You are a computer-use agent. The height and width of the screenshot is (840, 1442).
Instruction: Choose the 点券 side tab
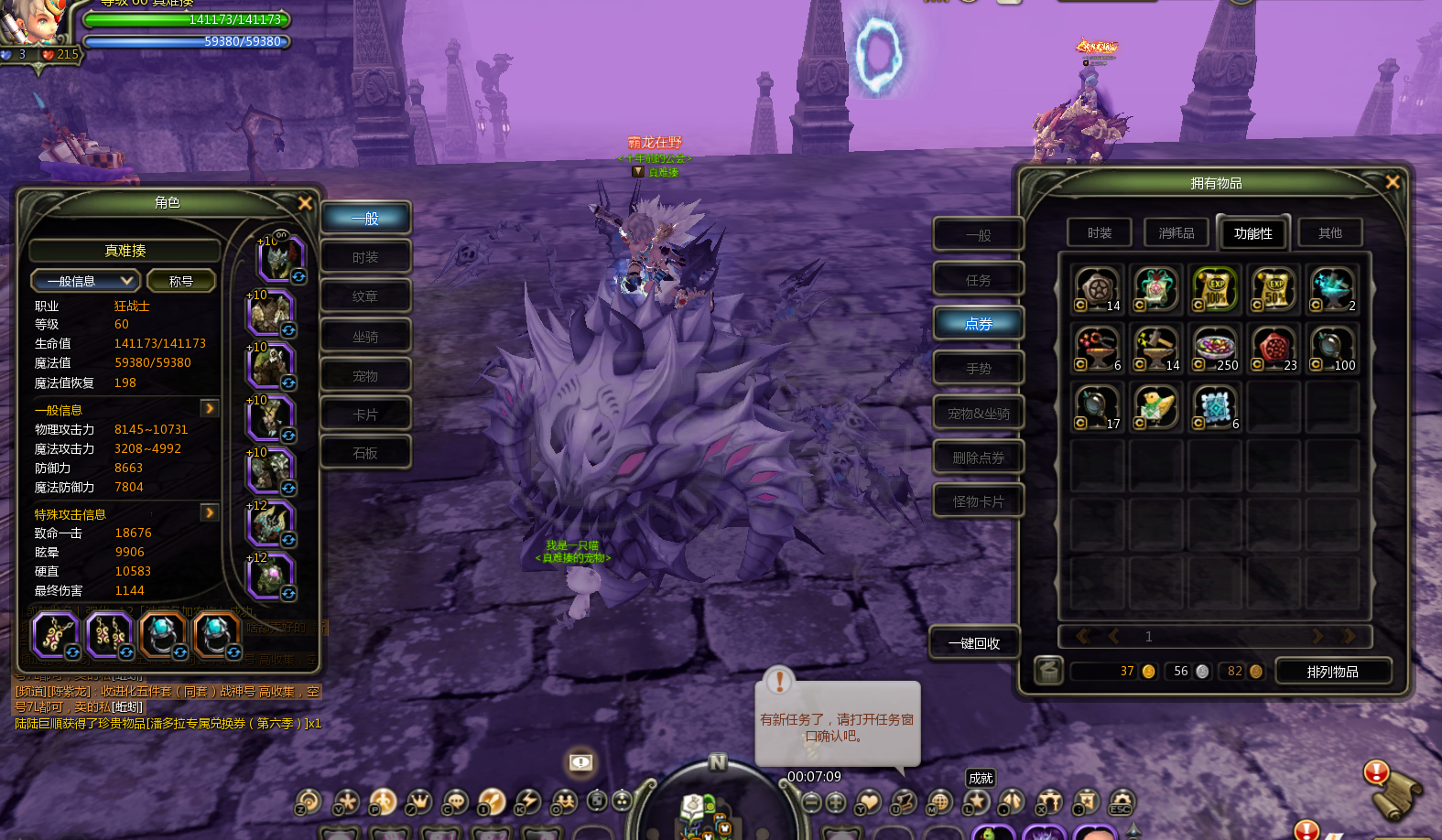(978, 324)
